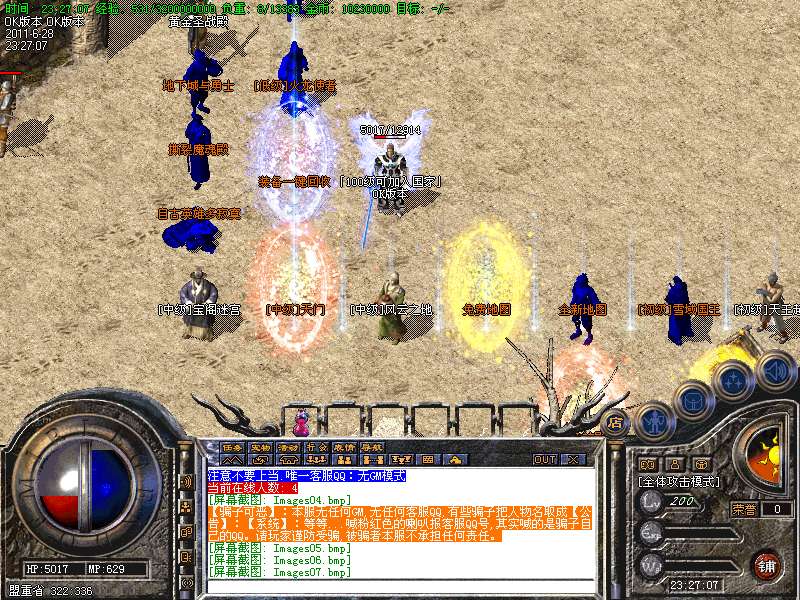Close the game with the X button
The height and width of the screenshot is (600, 800).
[x=572, y=459]
